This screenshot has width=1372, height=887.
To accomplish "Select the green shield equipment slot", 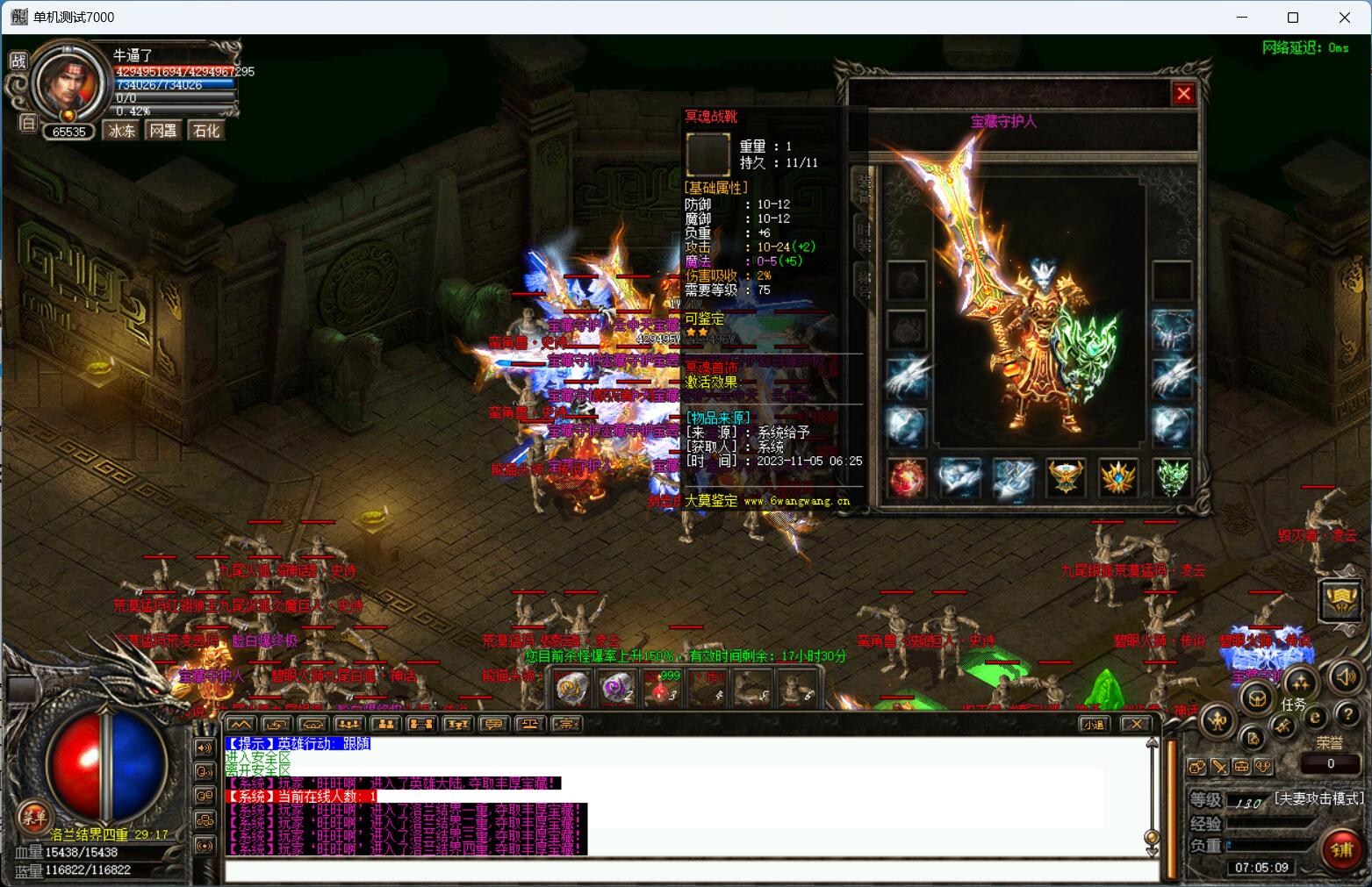I will (x=1172, y=477).
